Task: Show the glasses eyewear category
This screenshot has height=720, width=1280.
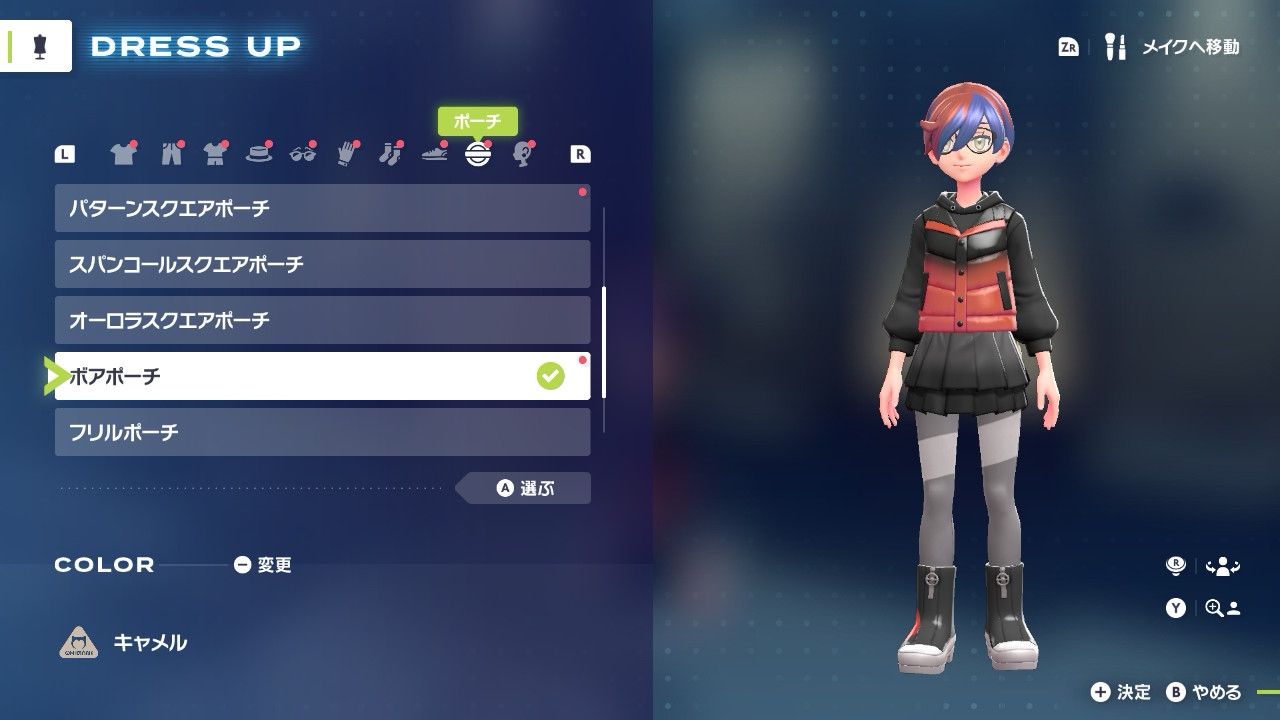Action: [x=302, y=154]
